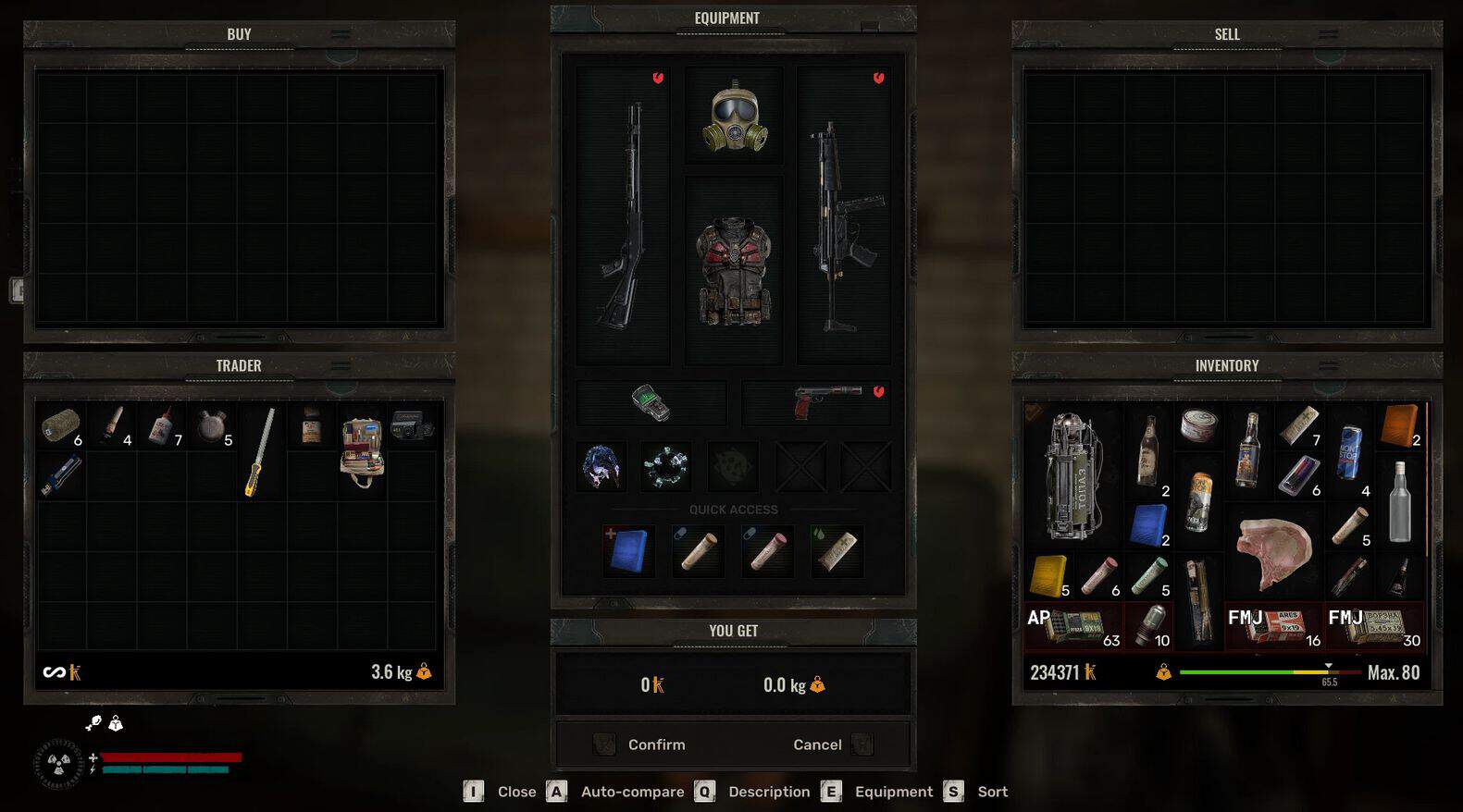Select the blue medkit quick access slot
Viewport: 1463px width, 812px height.
coord(628,550)
